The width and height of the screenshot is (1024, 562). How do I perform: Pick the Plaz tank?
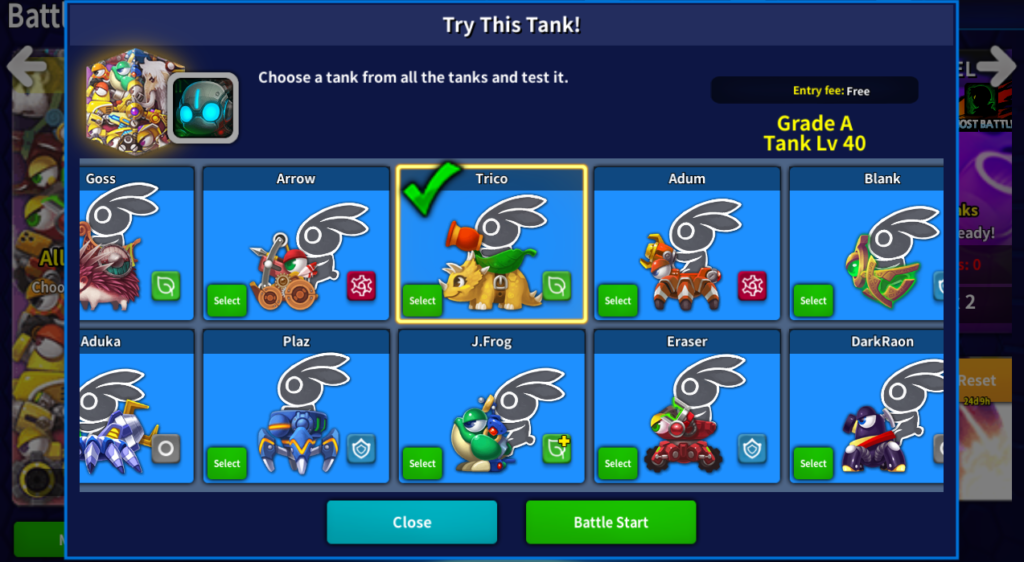coord(227,463)
